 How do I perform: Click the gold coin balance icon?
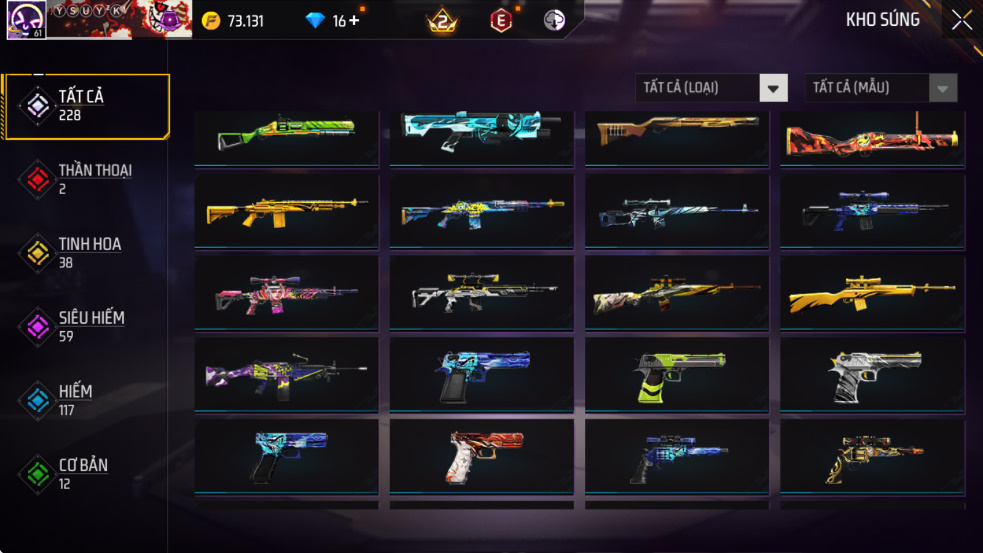tap(211, 20)
